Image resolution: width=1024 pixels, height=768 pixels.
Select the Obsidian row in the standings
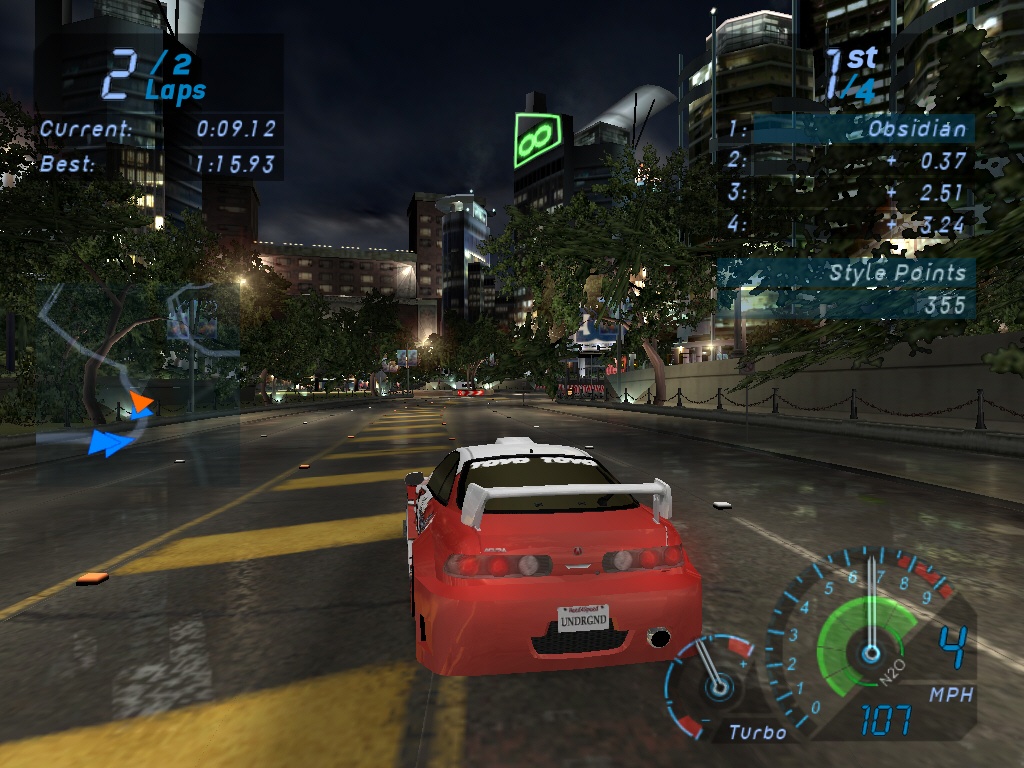click(x=848, y=129)
